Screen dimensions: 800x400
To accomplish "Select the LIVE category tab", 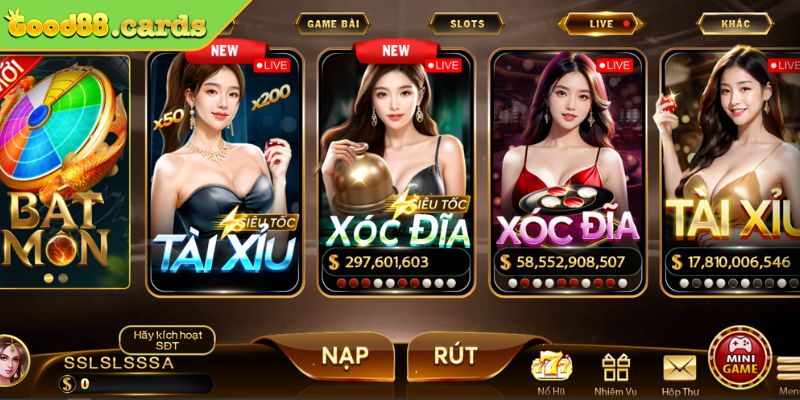I will (x=601, y=23).
